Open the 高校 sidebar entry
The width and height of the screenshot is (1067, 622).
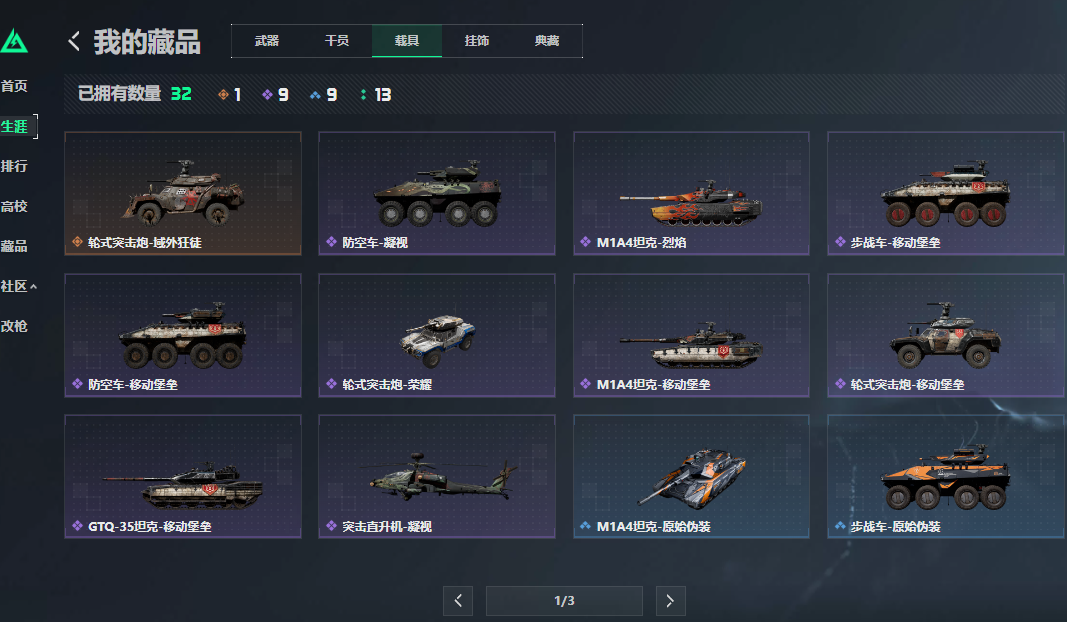(x=14, y=206)
